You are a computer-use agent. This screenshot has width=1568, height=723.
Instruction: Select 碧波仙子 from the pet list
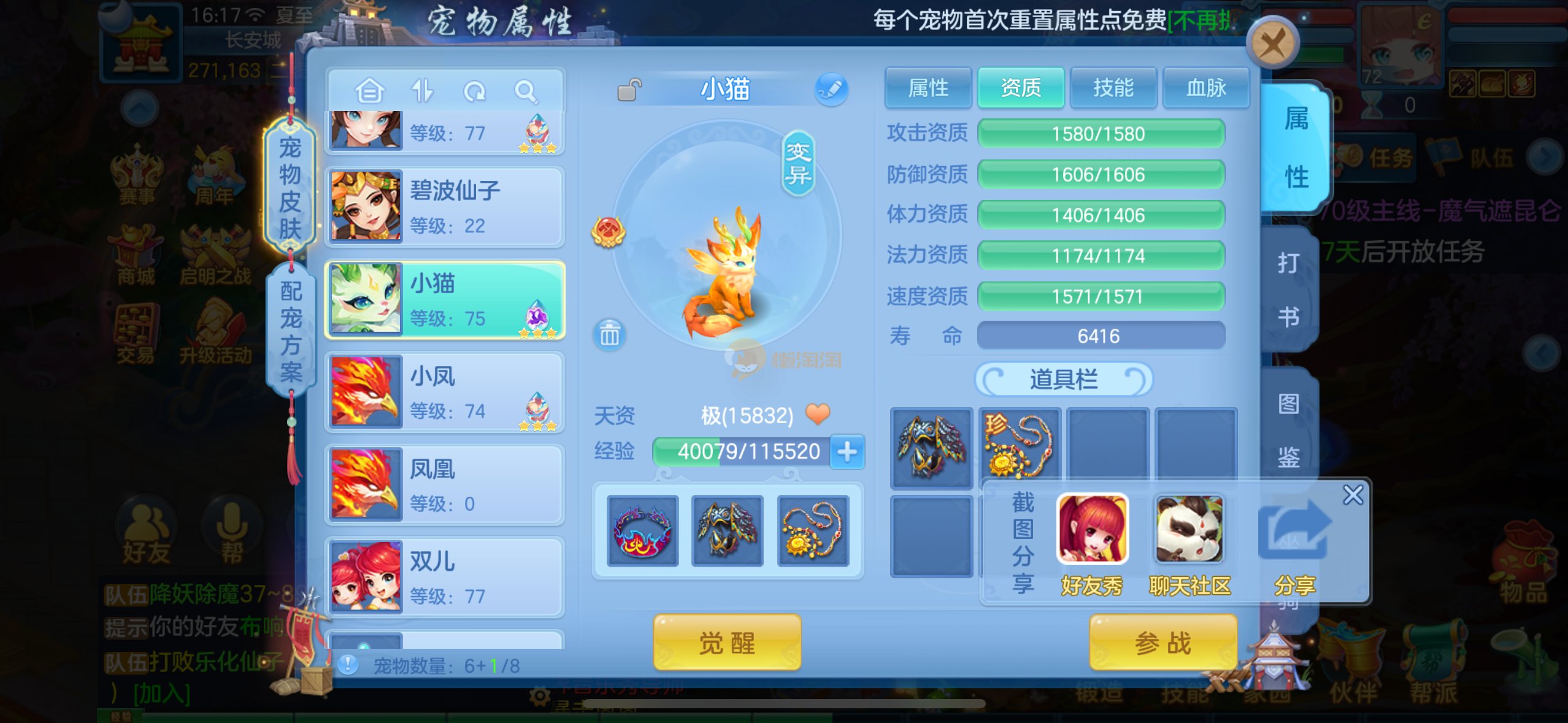[444, 207]
